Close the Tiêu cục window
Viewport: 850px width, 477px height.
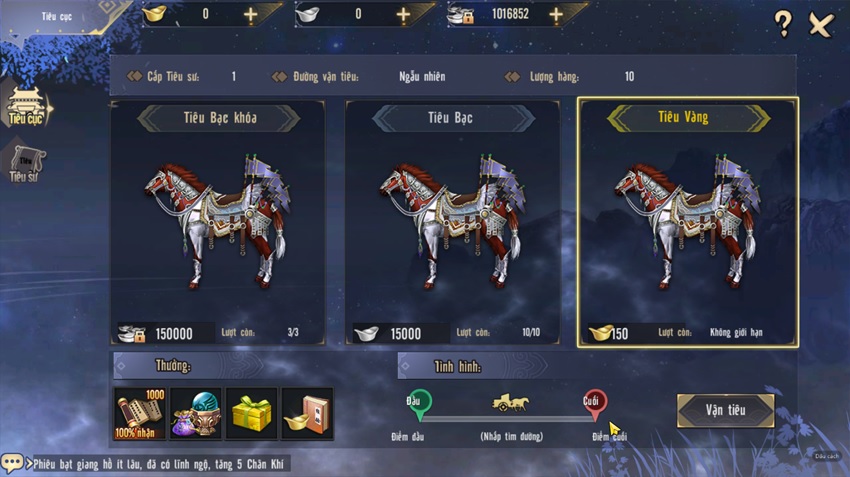821,25
